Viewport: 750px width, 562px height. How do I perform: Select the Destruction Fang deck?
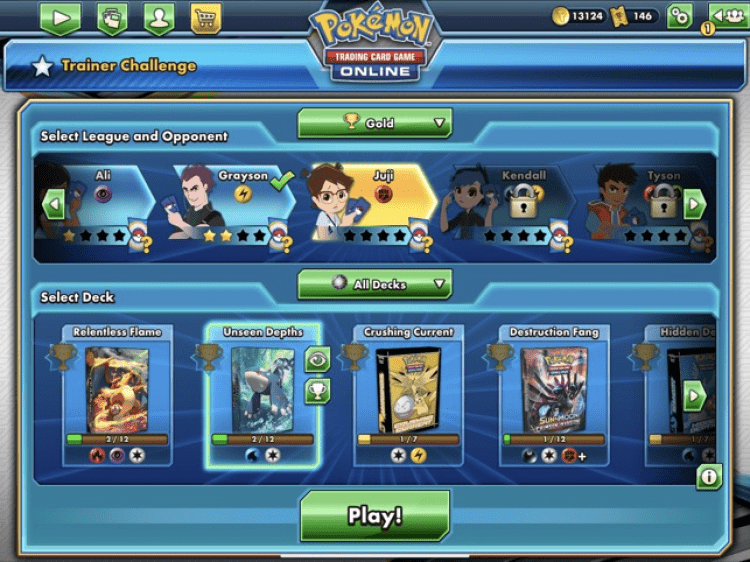tap(553, 392)
